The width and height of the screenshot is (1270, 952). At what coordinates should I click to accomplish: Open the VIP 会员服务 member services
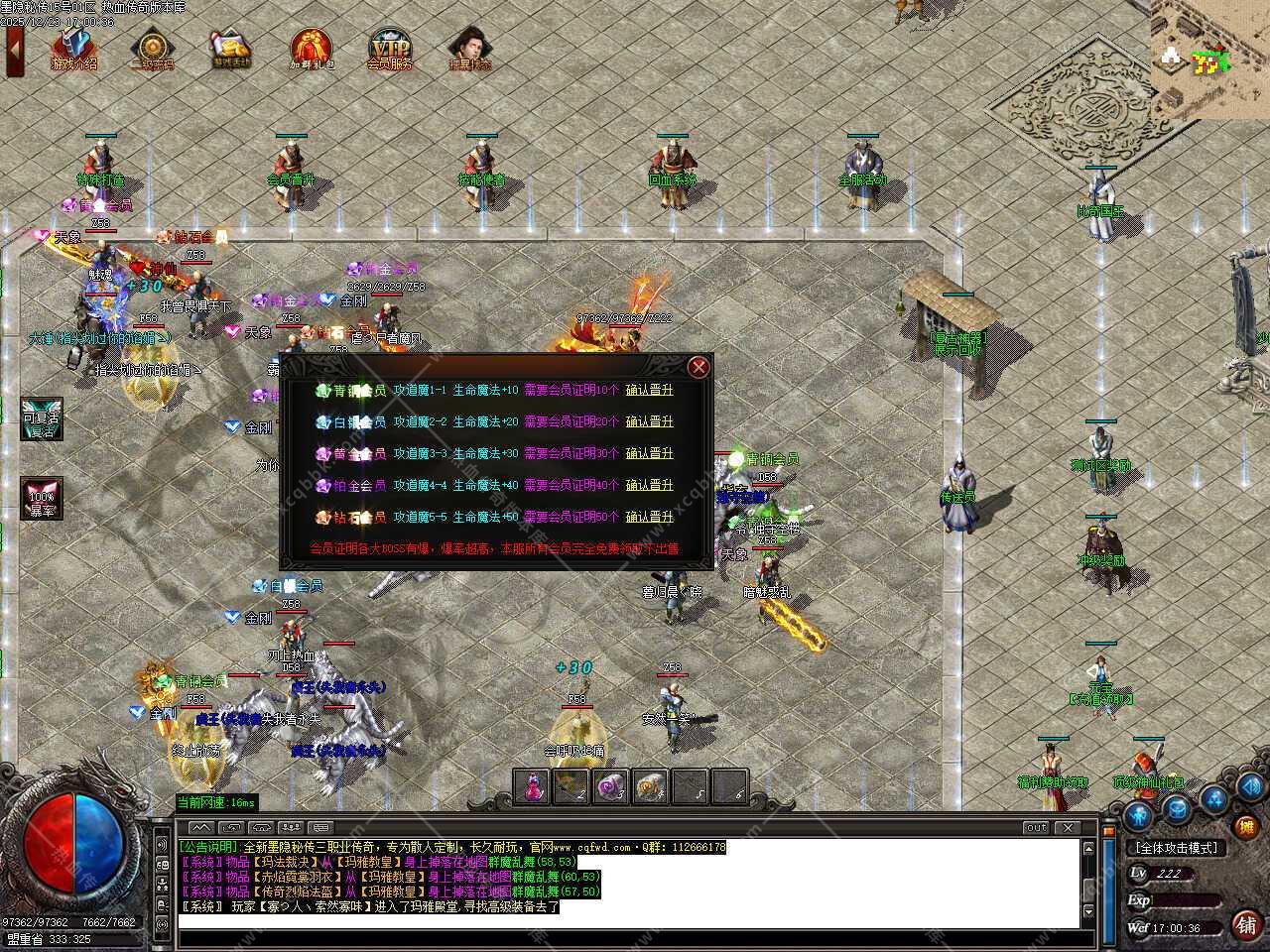(389, 50)
